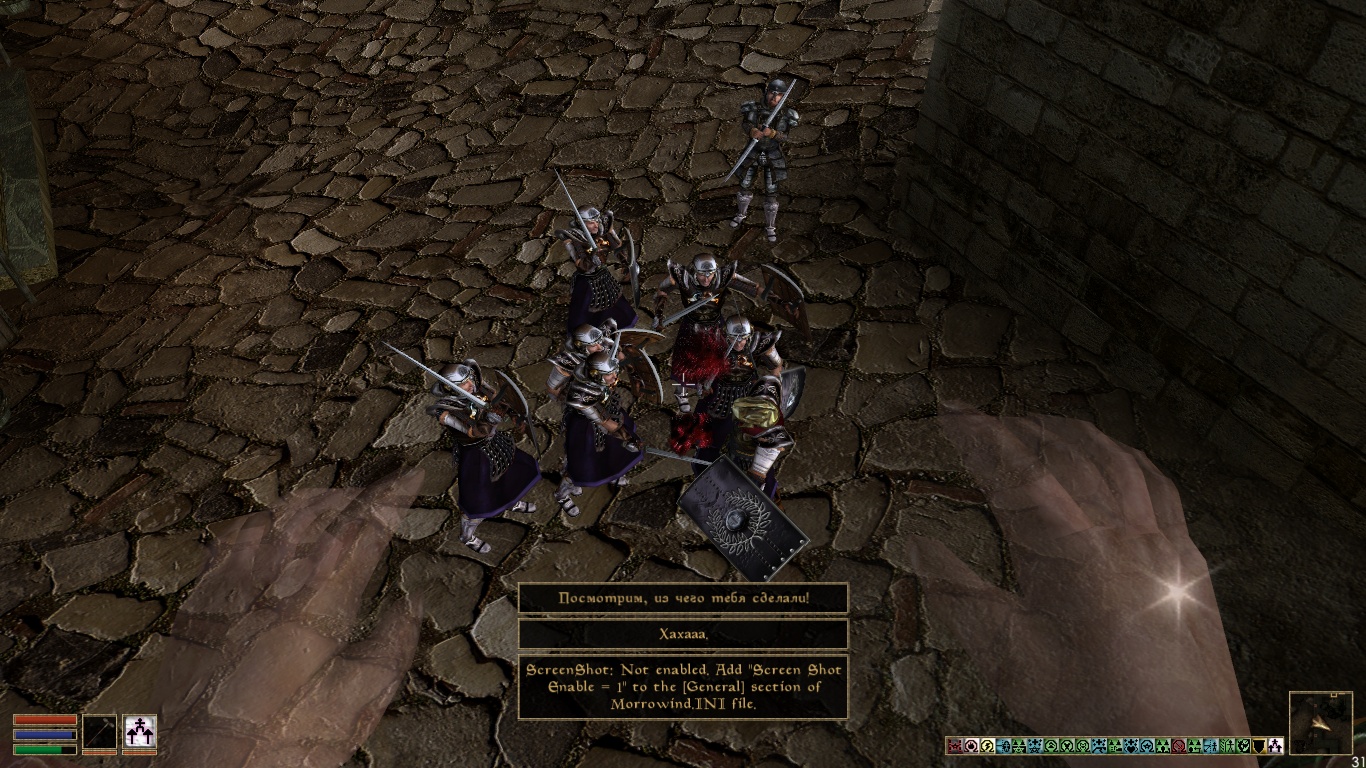Click the ScreenShot not enabled message box
The height and width of the screenshot is (768, 1366).
pyautogui.click(x=683, y=686)
